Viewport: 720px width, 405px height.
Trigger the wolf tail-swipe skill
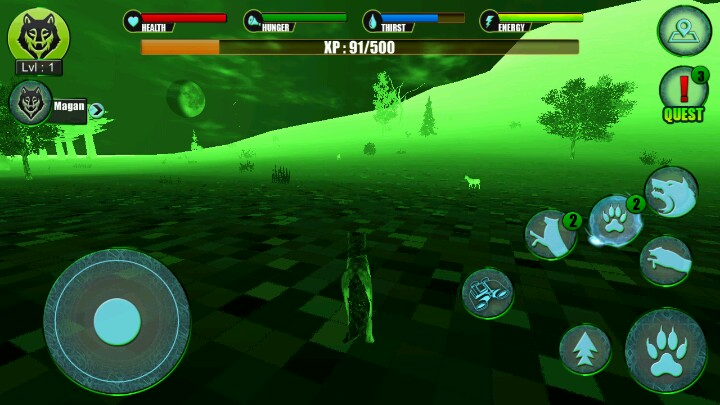[x=551, y=235]
